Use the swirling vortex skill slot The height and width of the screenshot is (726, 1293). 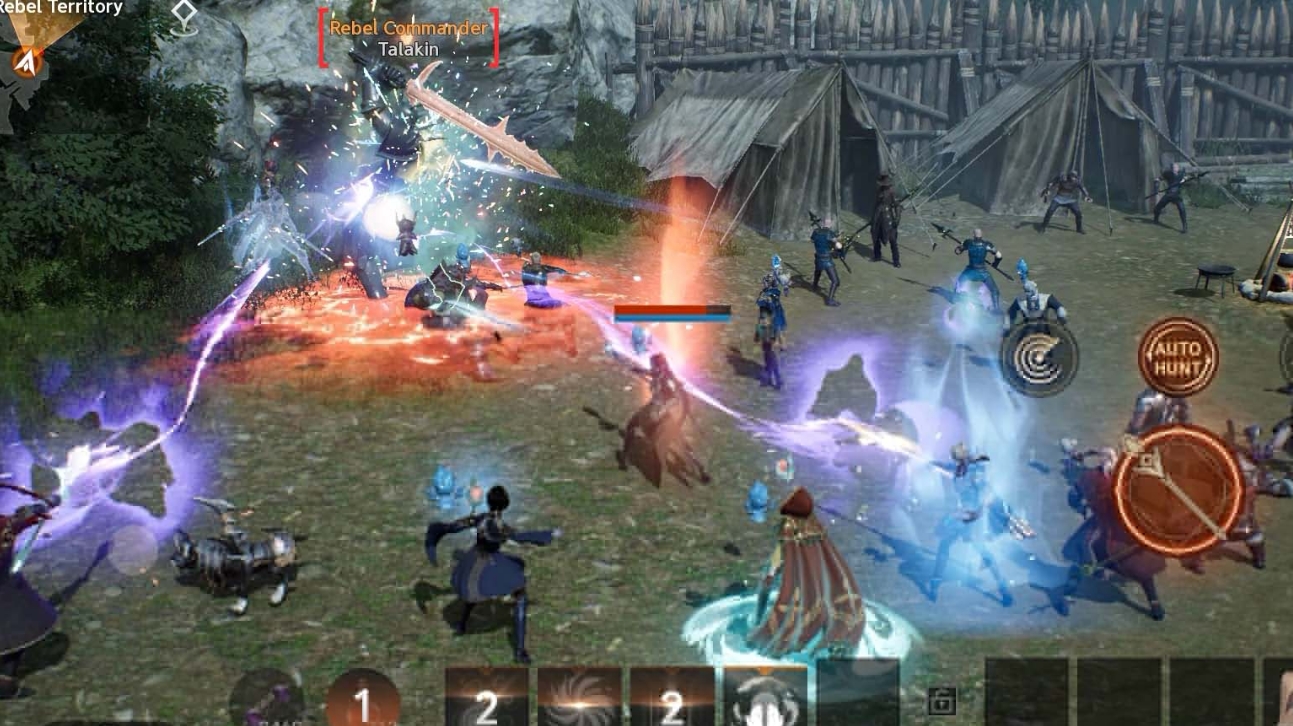coord(579,698)
